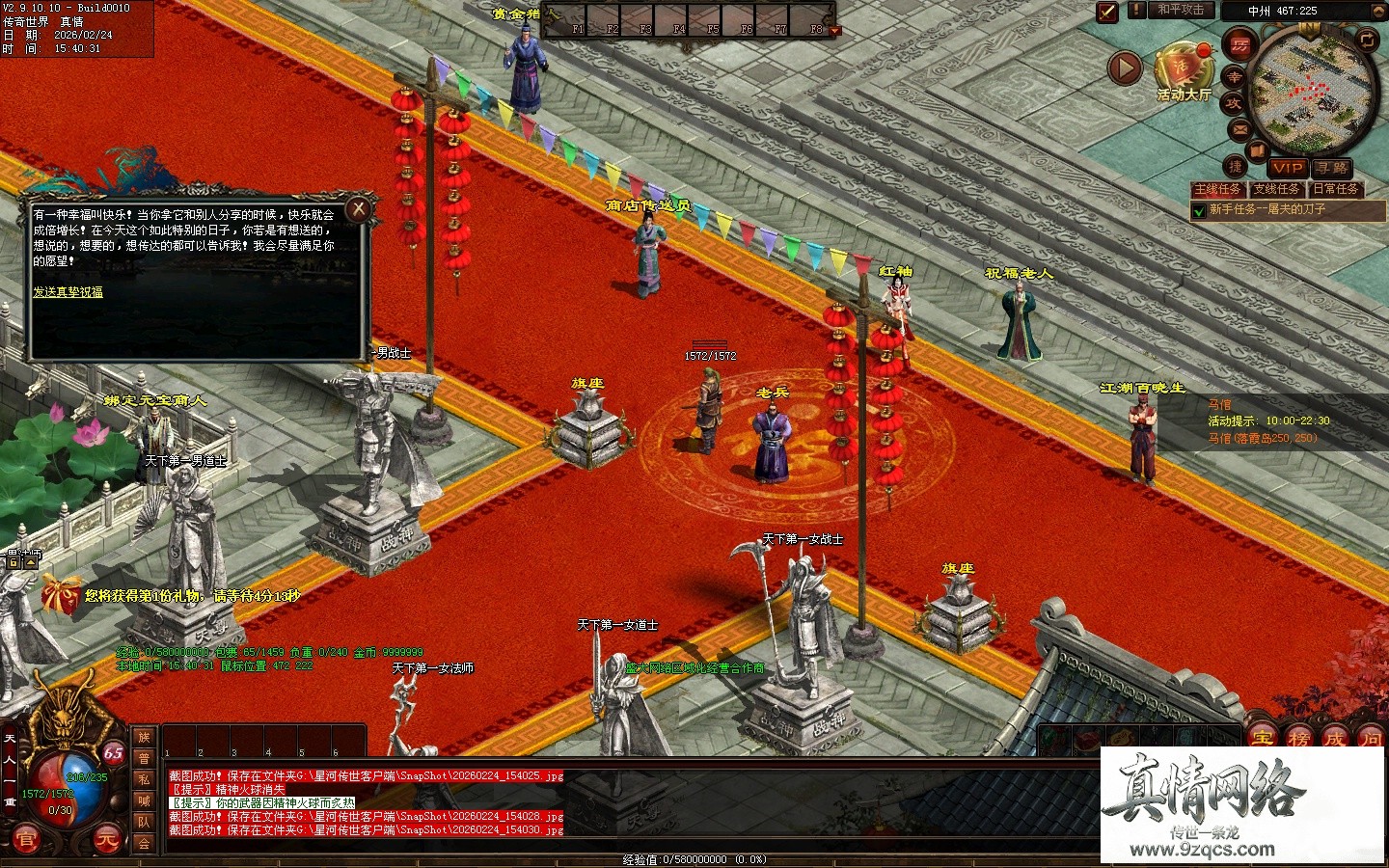Click the minimap refresh arrows button
The width and height of the screenshot is (1389, 868).
[x=1367, y=40]
